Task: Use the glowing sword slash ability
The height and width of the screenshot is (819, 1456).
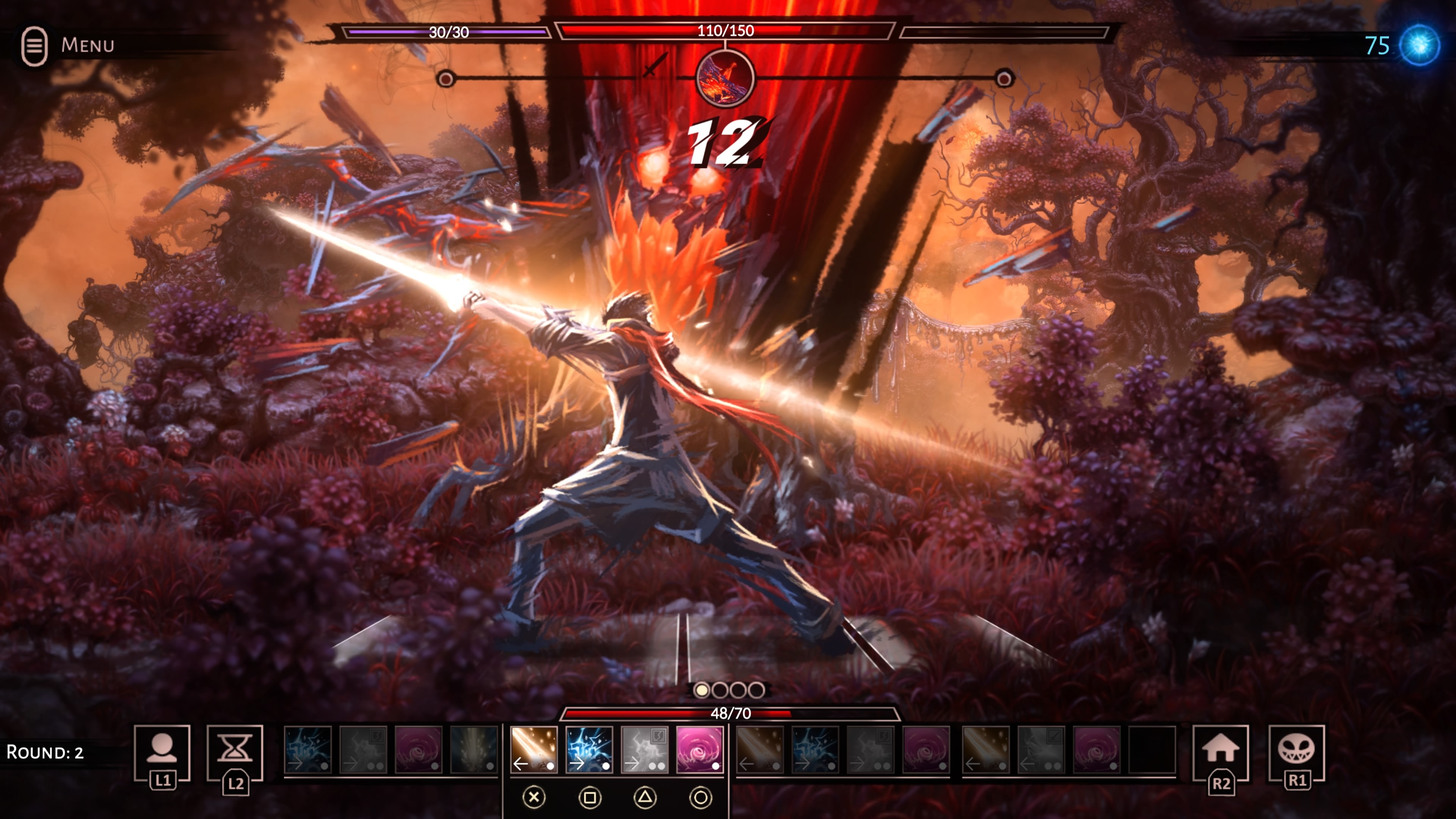Action: pyautogui.click(x=533, y=750)
